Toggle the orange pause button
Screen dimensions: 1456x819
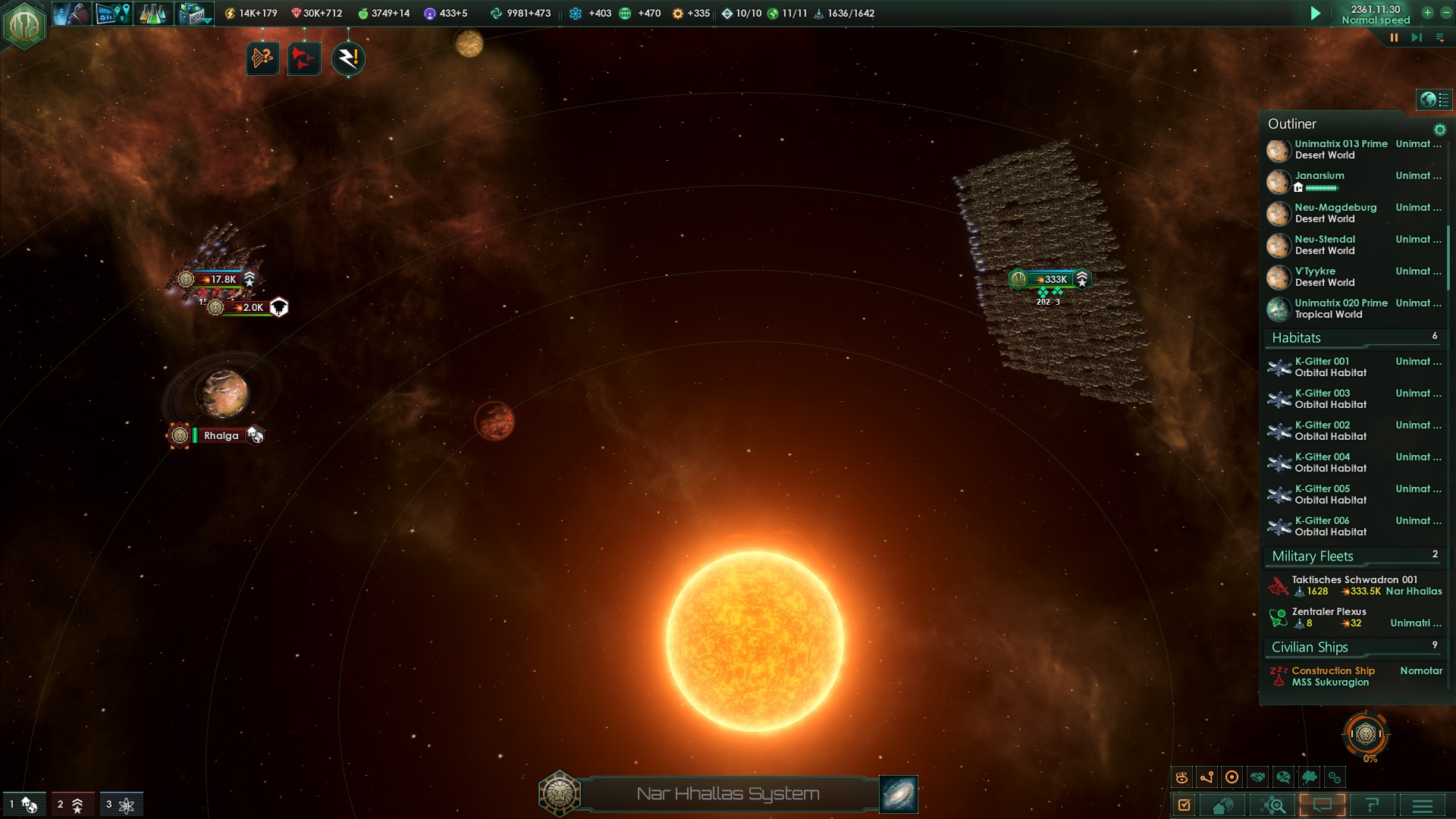[x=1394, y=37]
